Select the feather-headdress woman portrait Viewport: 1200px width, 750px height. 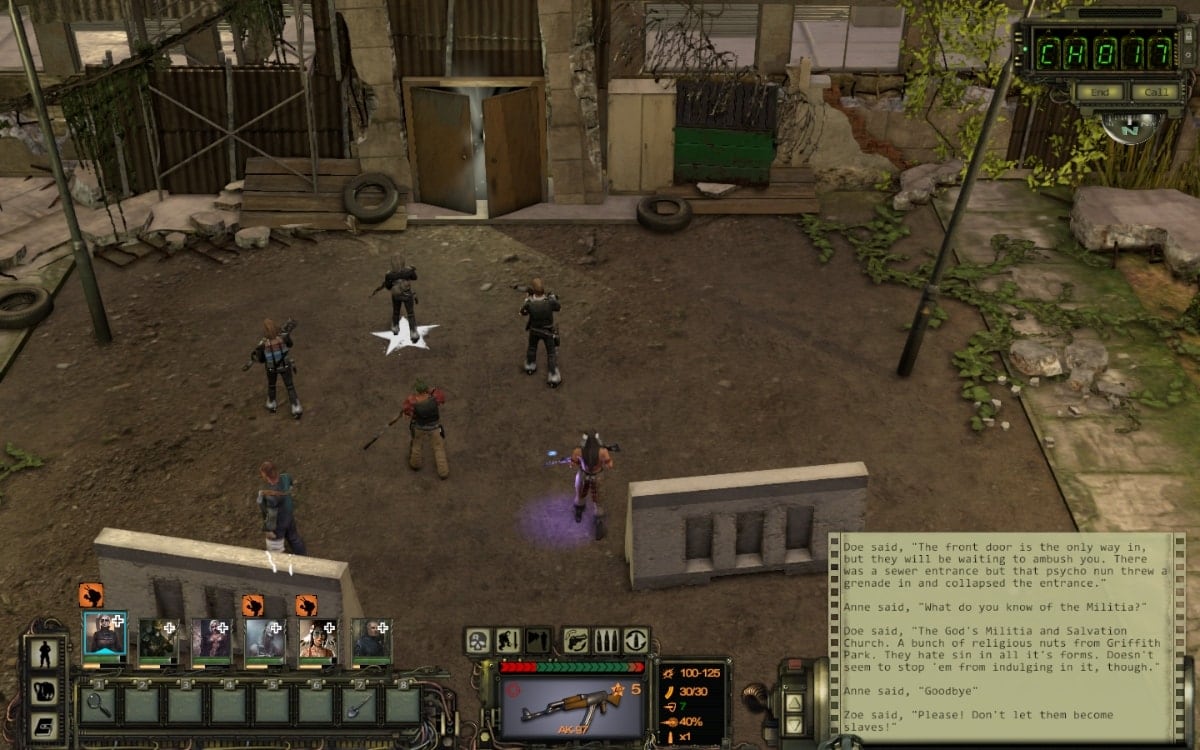(318, 640)
